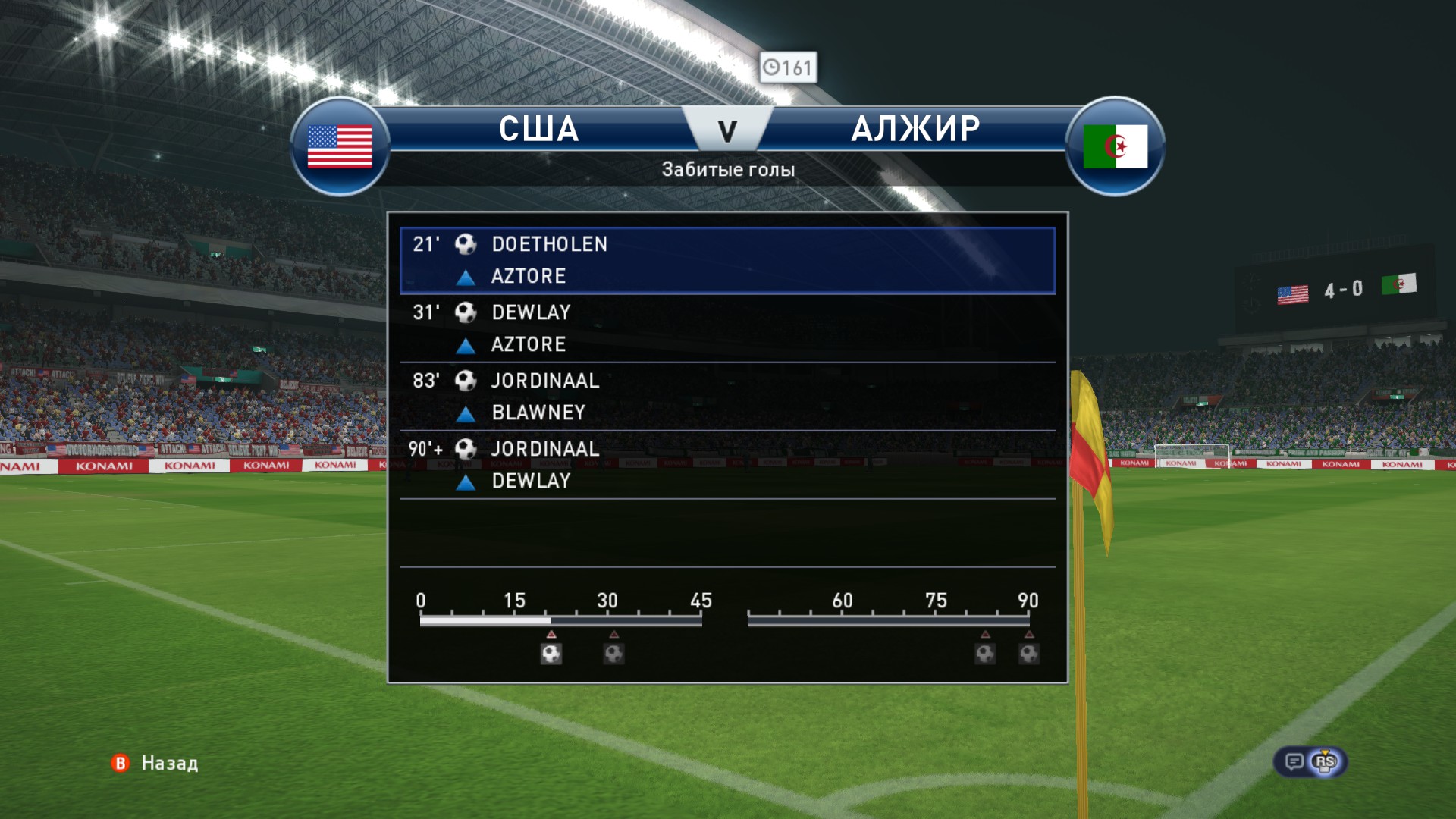
Task: Select the 21' Doetholen goal row
Action: [726, 260]
